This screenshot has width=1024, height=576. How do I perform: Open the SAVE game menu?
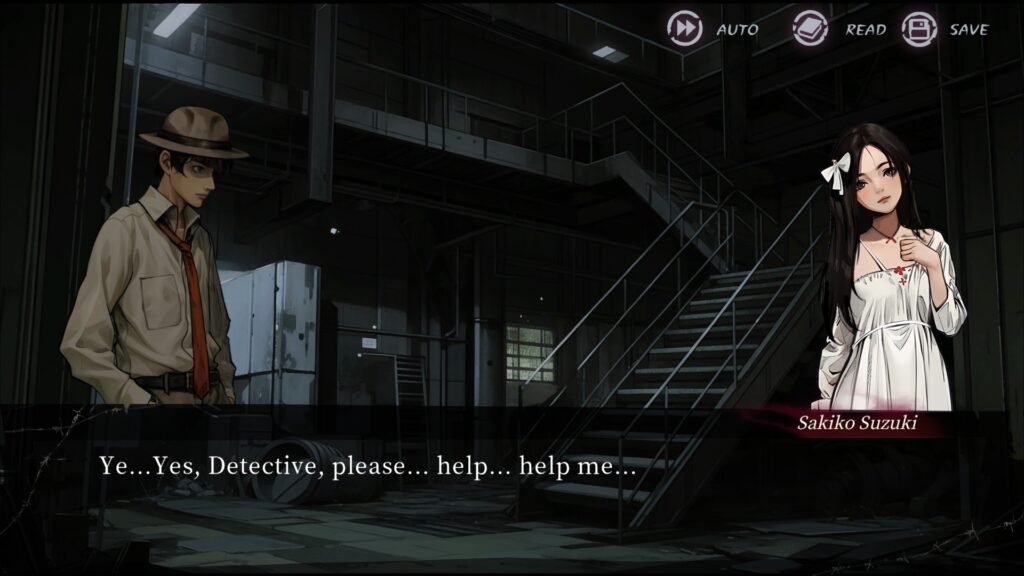tap(919, 29)
